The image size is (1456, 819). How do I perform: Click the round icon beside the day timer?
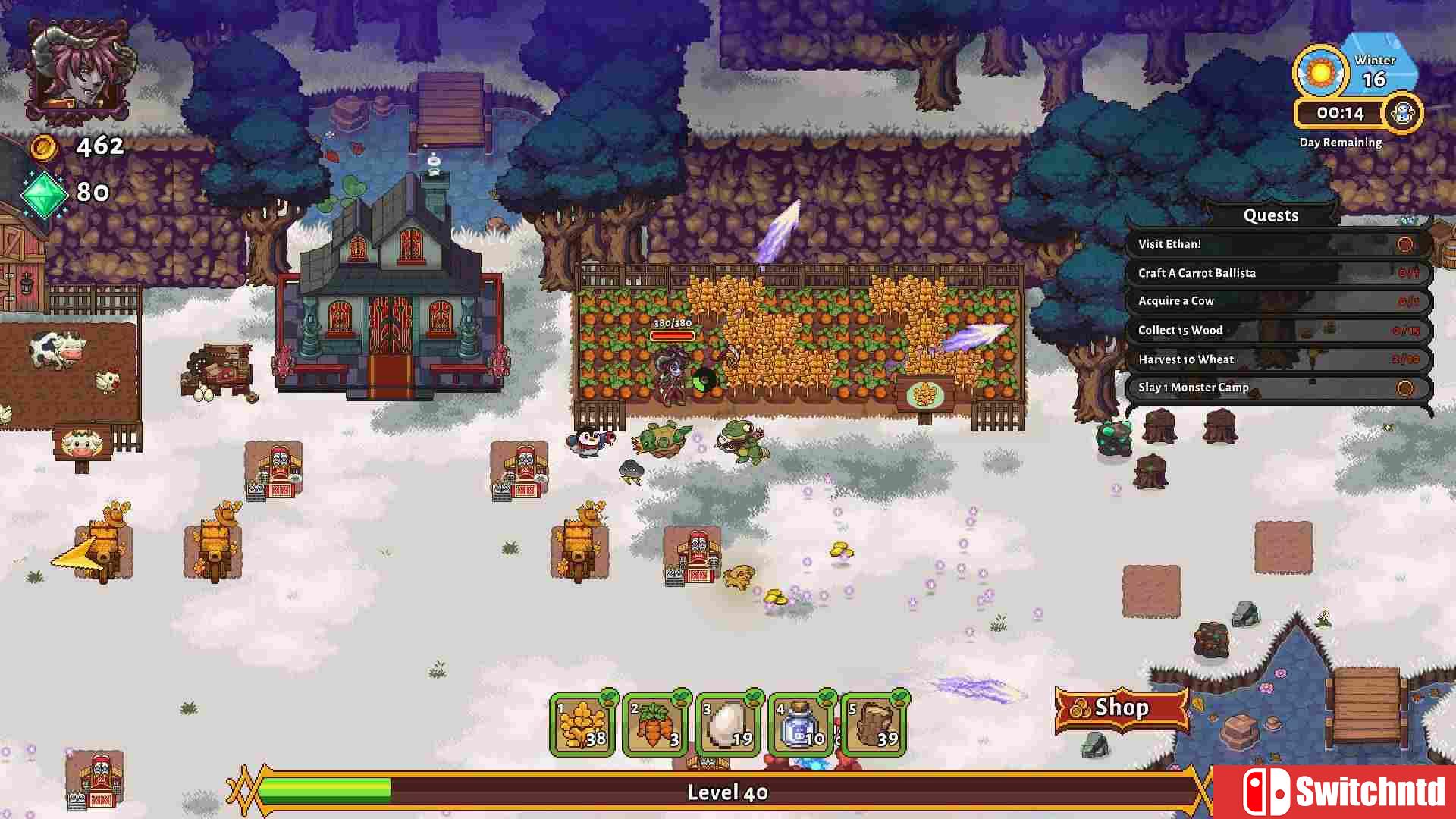[x=1404, y=113]
